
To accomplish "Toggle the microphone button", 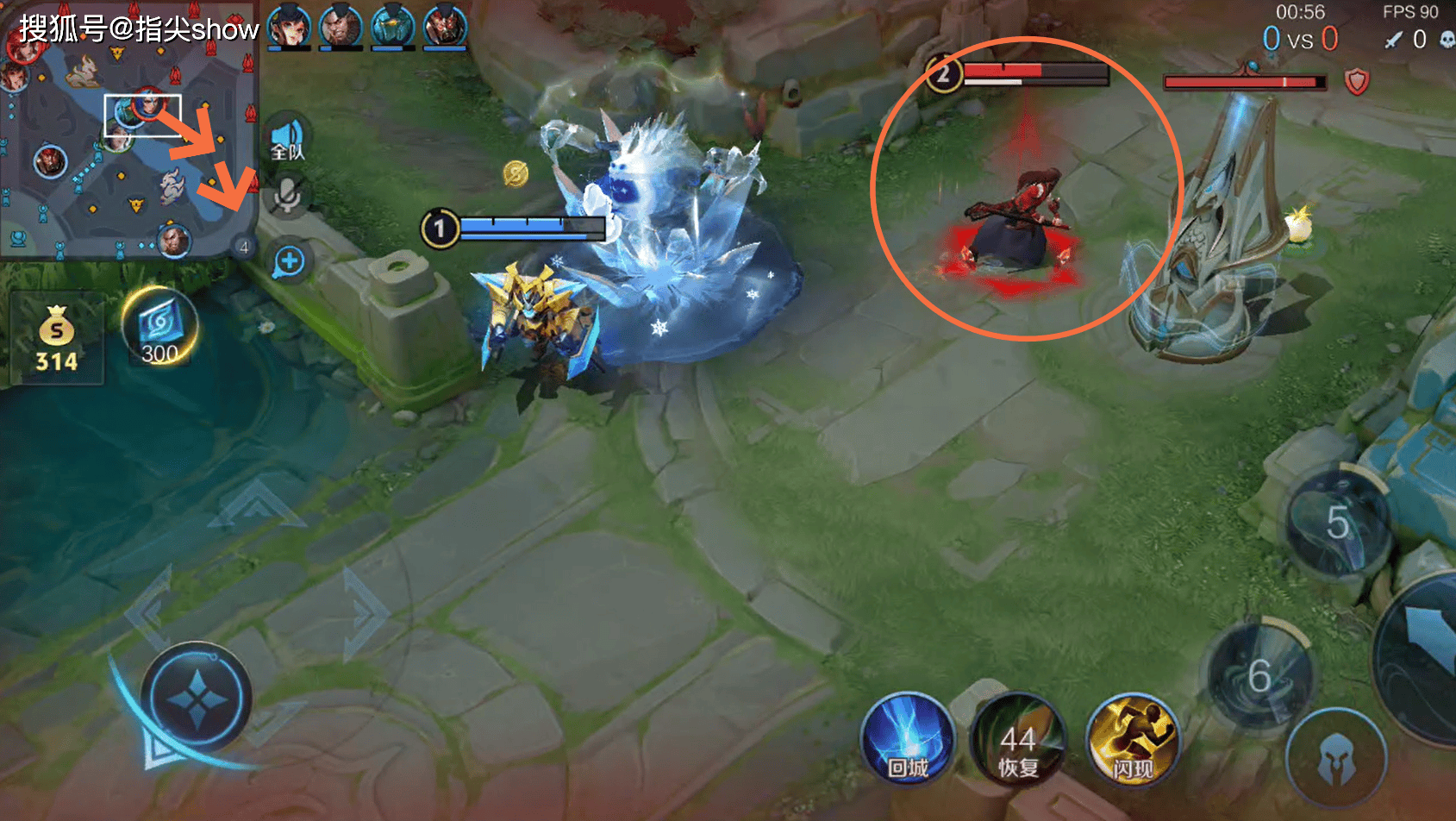I will pos(288,197).
